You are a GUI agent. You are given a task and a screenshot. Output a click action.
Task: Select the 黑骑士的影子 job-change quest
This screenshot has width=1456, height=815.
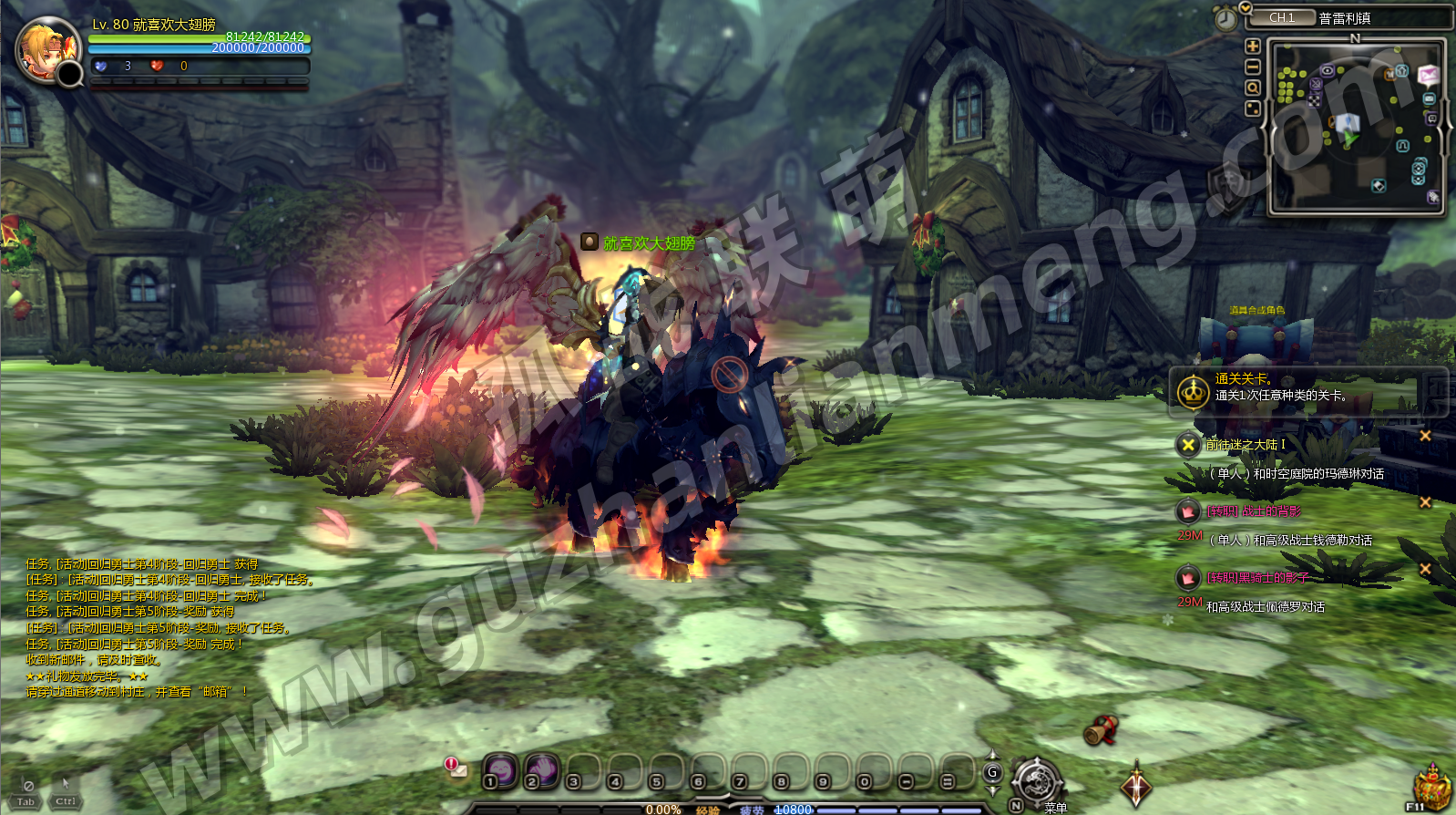pos(1257,578)
